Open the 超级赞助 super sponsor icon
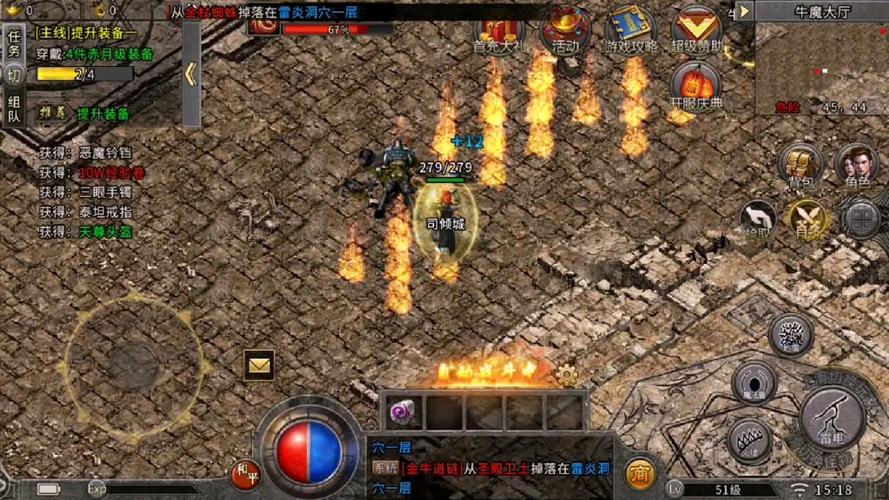The width and height of the screenshot is (889, 500). (x=697, y=28)
